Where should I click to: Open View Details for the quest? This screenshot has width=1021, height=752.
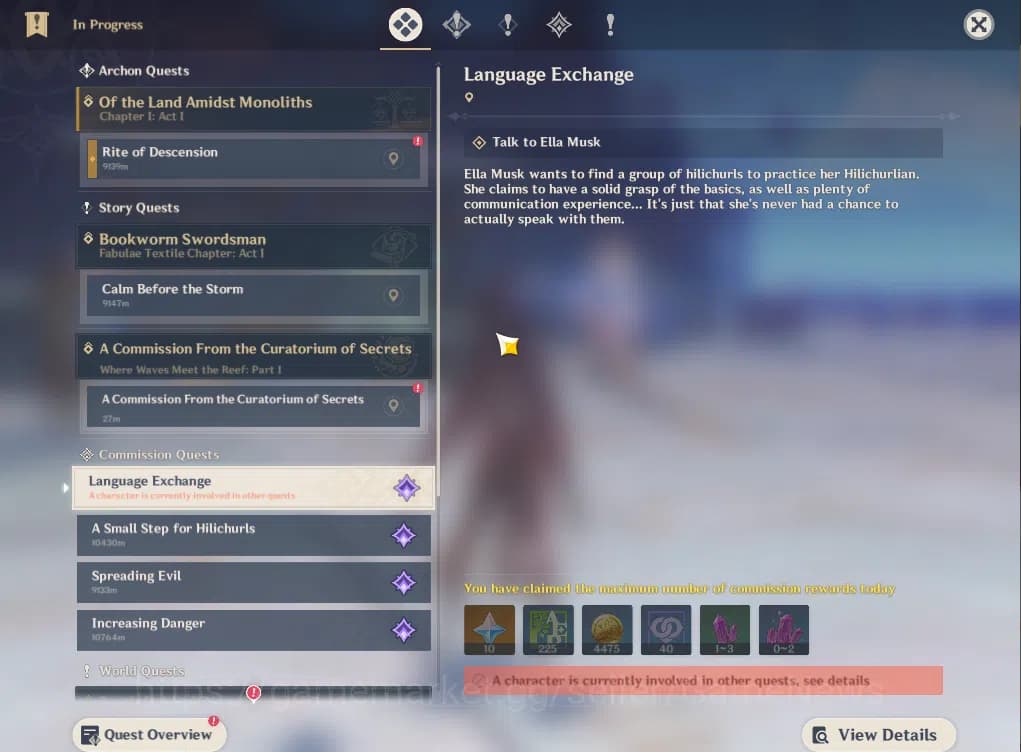[x=878, y=735]
